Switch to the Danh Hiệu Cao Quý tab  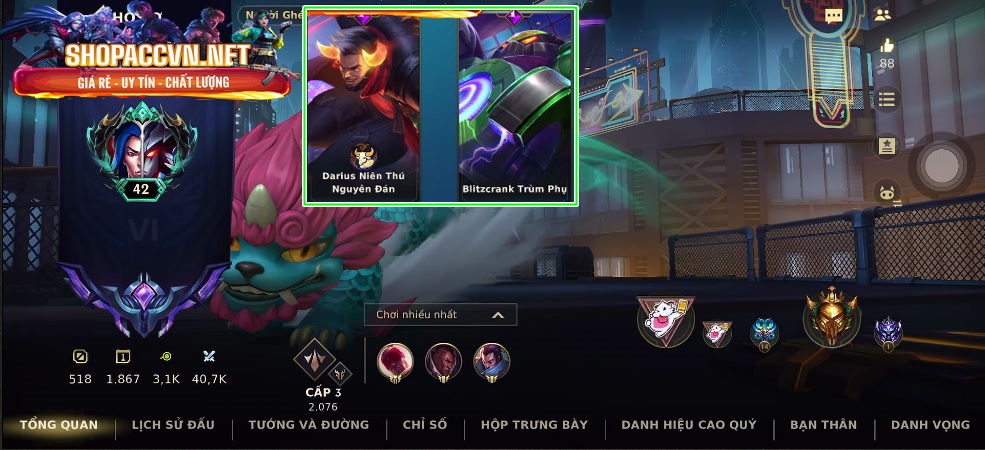[688, 425]
